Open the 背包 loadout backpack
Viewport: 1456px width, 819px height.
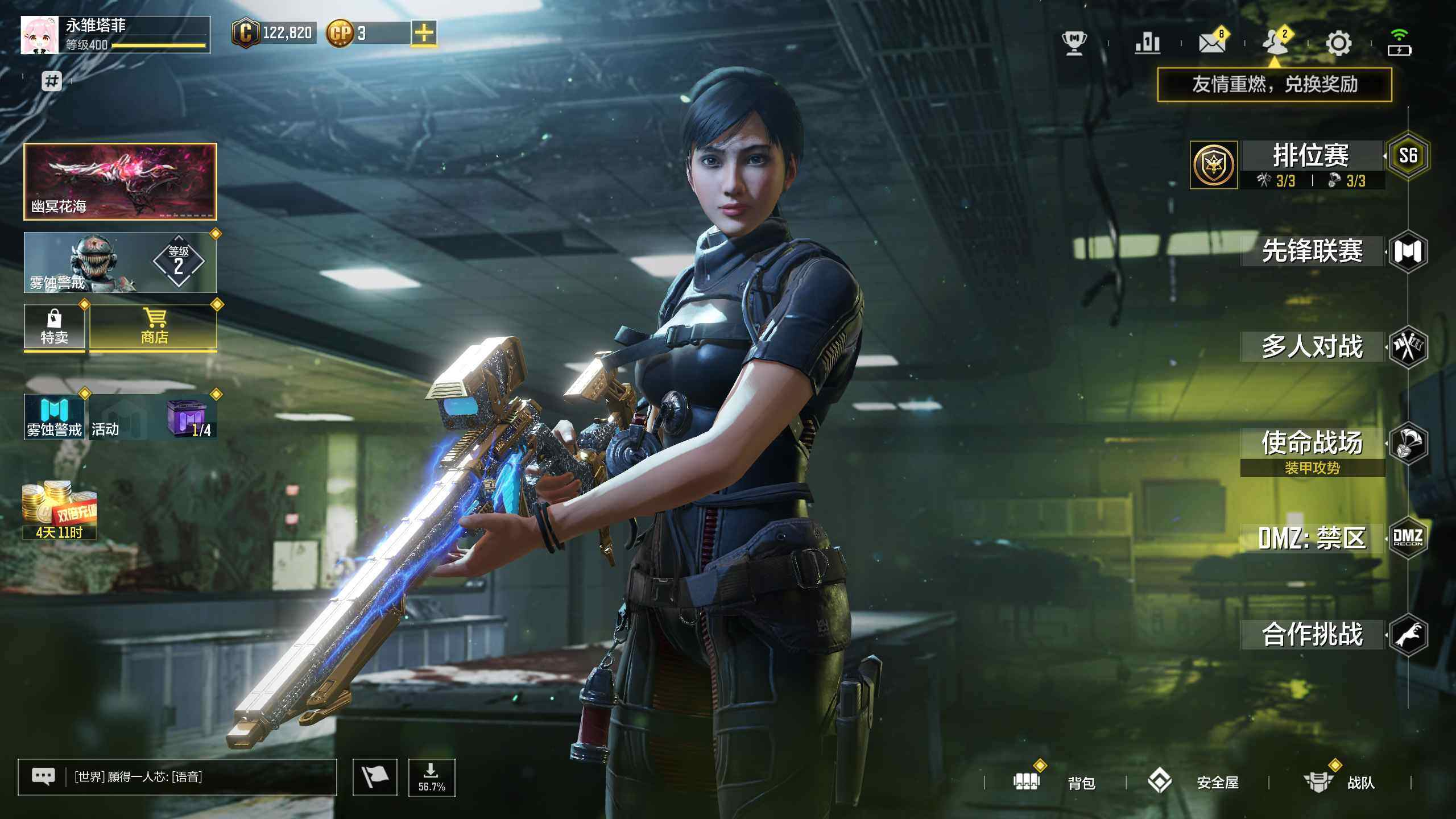(1055, 783)
